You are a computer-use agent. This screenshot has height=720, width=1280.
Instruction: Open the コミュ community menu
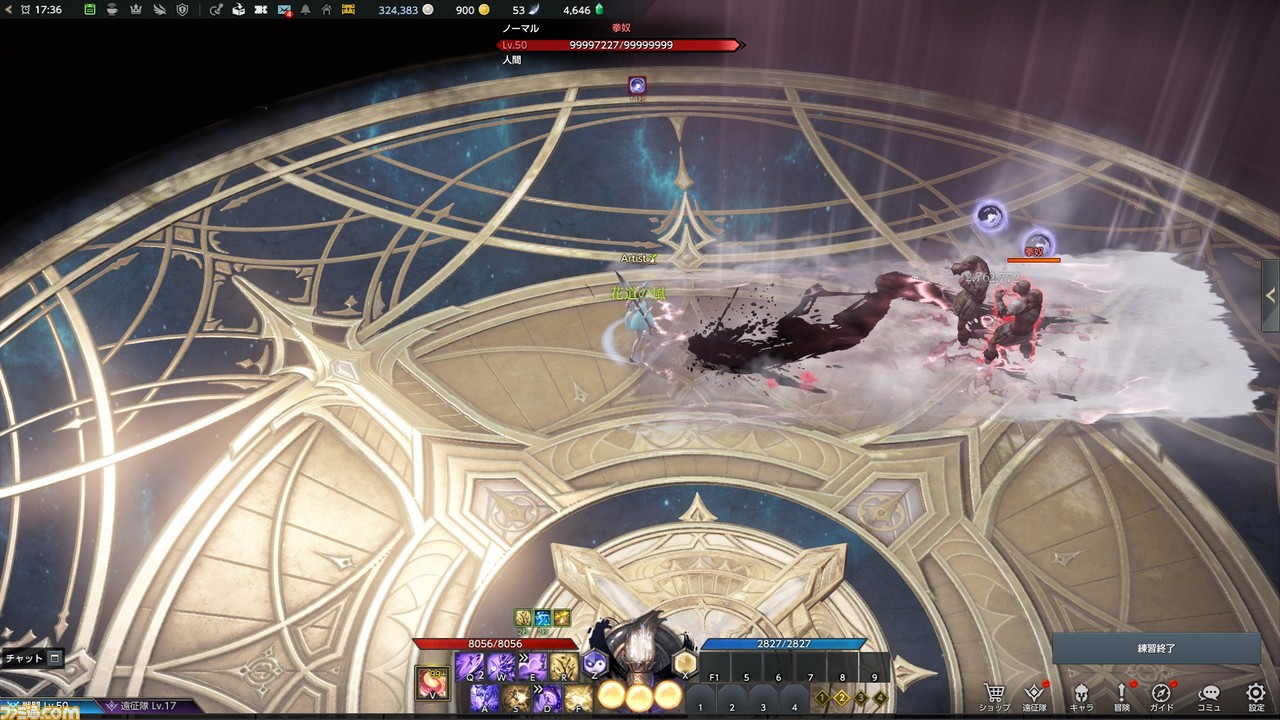click(x=1209, y=696)
